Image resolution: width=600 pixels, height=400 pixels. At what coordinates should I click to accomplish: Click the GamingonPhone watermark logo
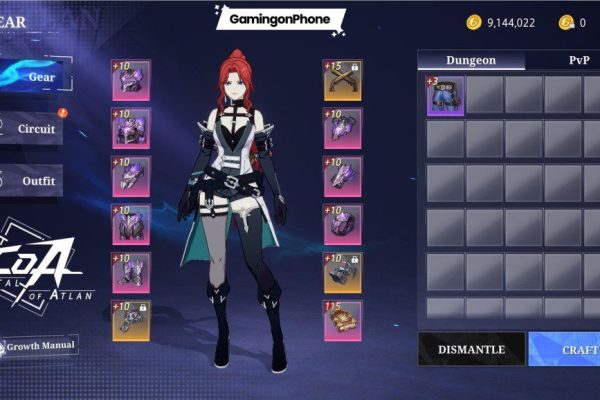[x=280, y=18]
